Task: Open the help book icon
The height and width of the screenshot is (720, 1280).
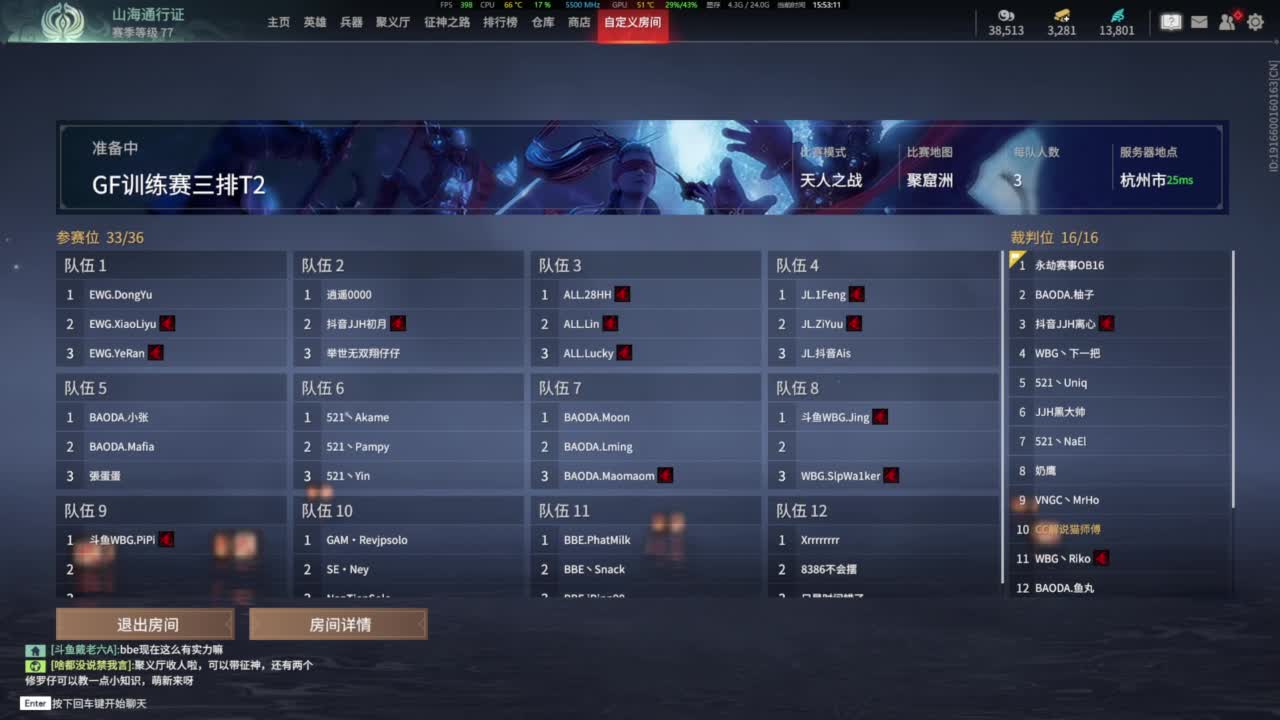Action: [x=1170, y=21]
